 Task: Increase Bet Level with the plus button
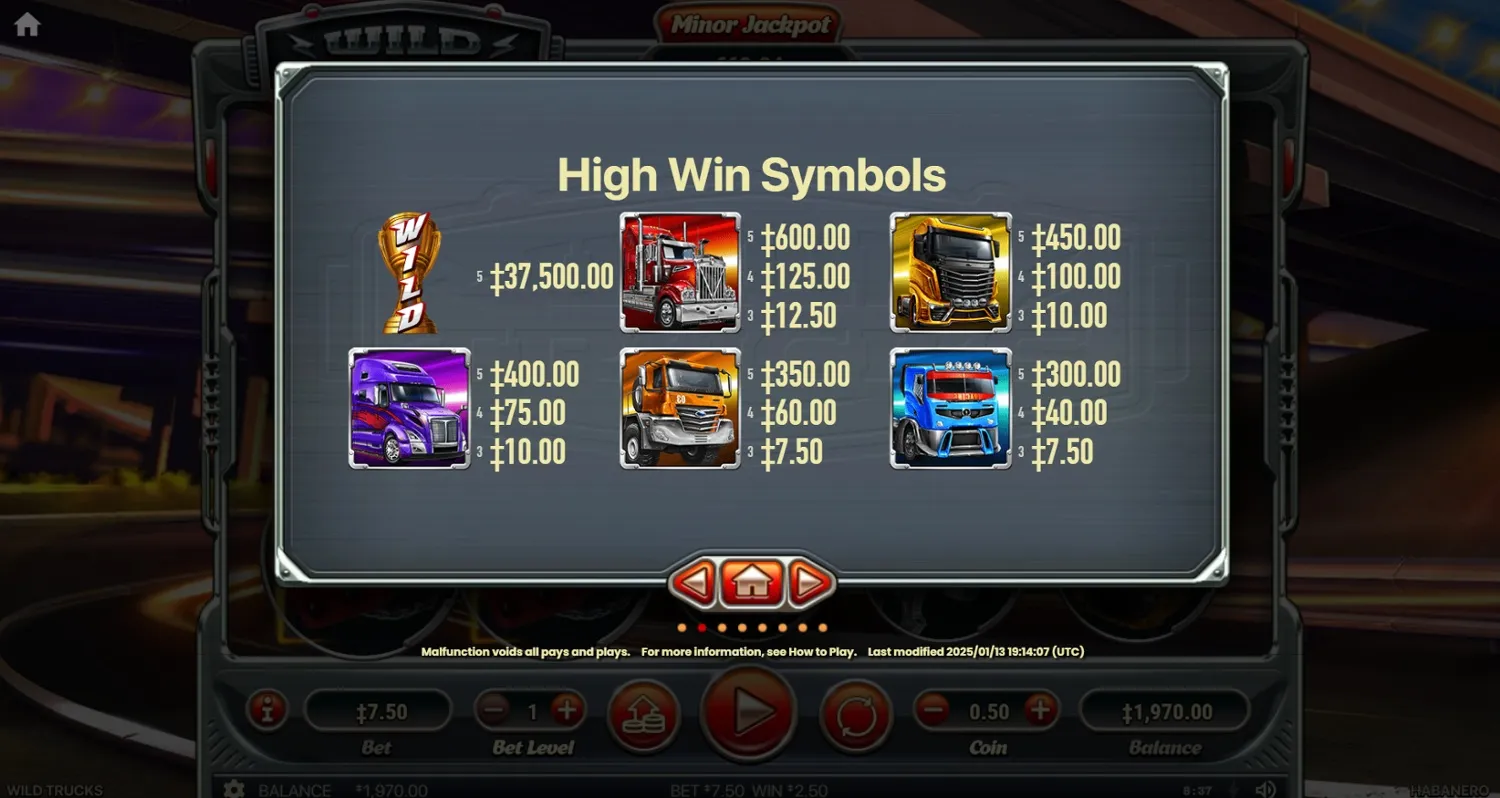(567, 712)
